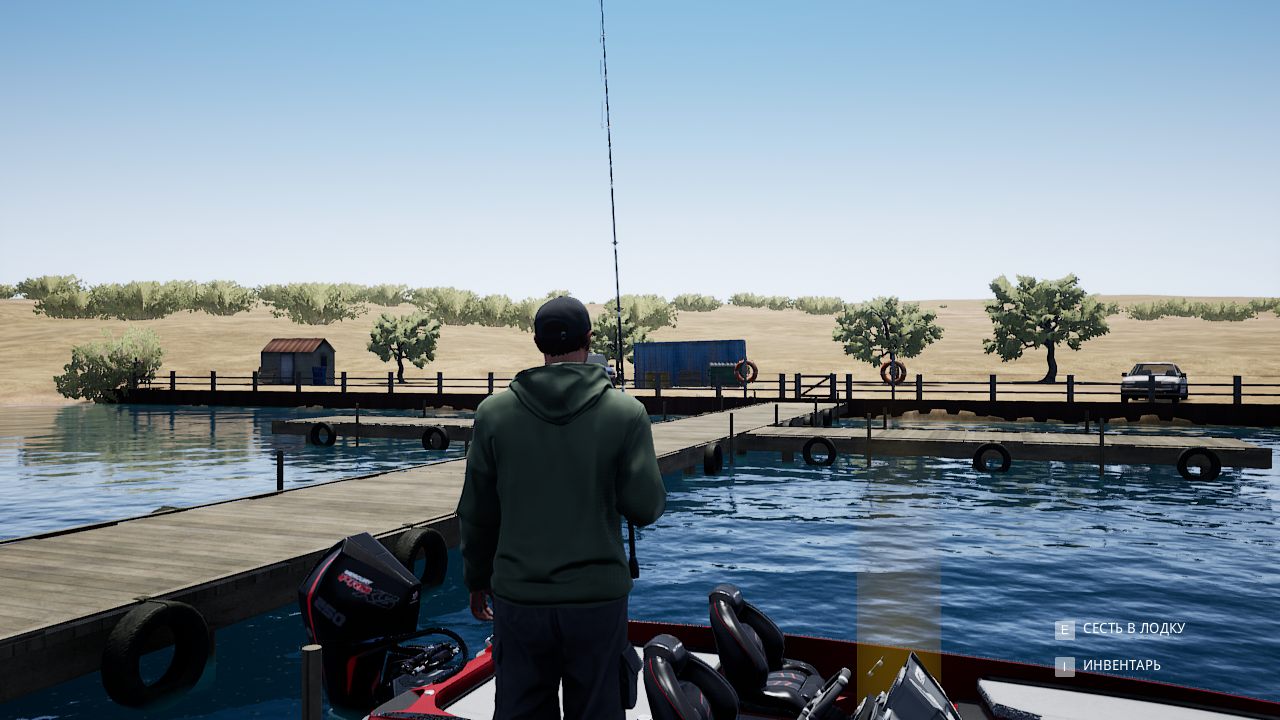Click the life ring on the right fence
This screenshot has height=720, width=1280.
pyautogui.click(x=893, y=370)
